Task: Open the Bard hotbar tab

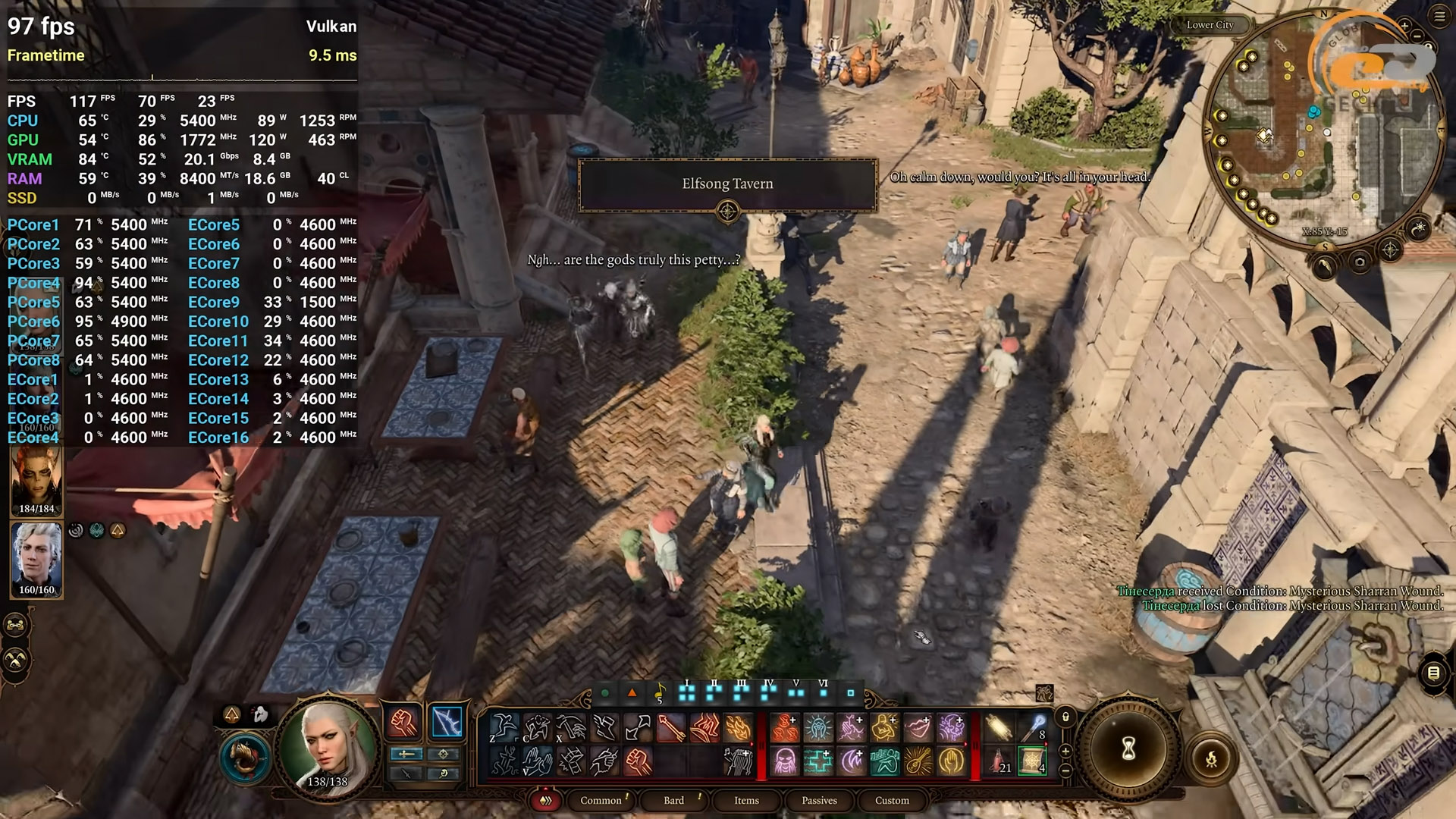Action: (x=673, y=800)
